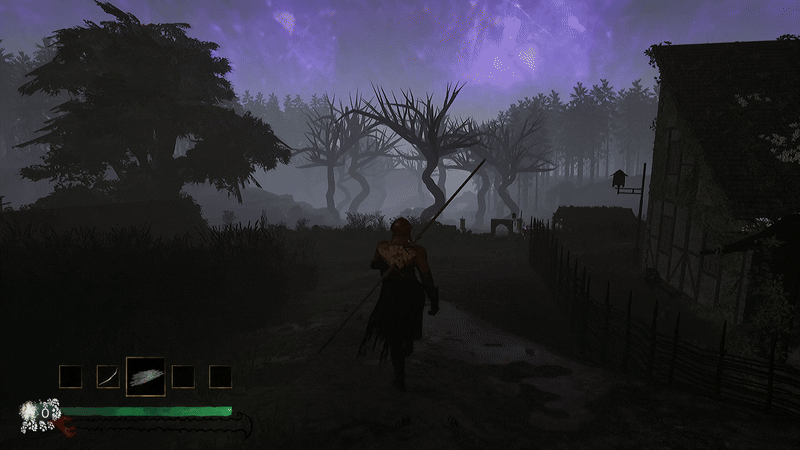Select the curved staff hotbar slot
Image resolution: width=800 pixels, height=450 pixels.
click(108, 377)
